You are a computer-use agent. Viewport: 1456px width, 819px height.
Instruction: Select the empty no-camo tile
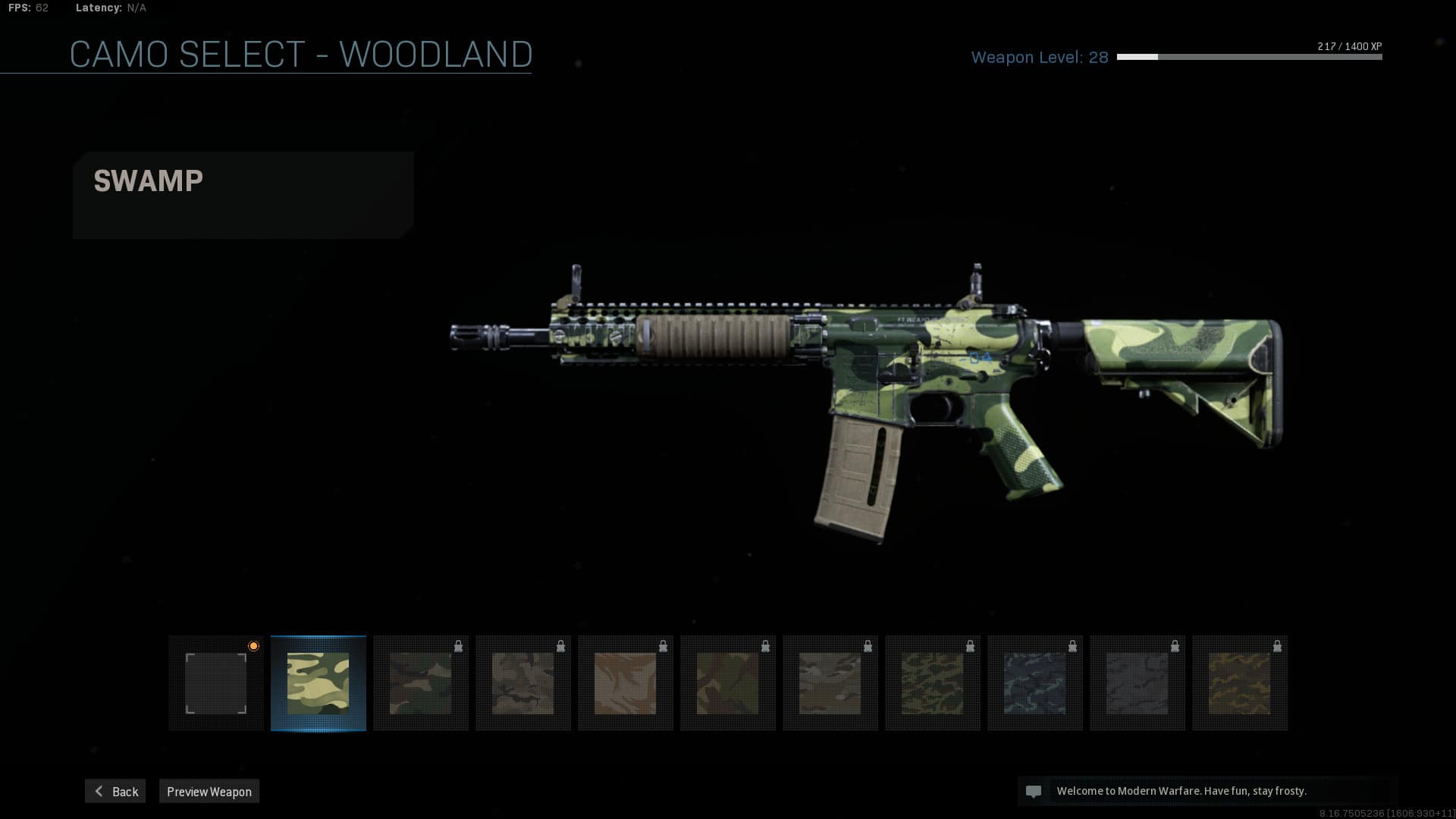[216, 683]
